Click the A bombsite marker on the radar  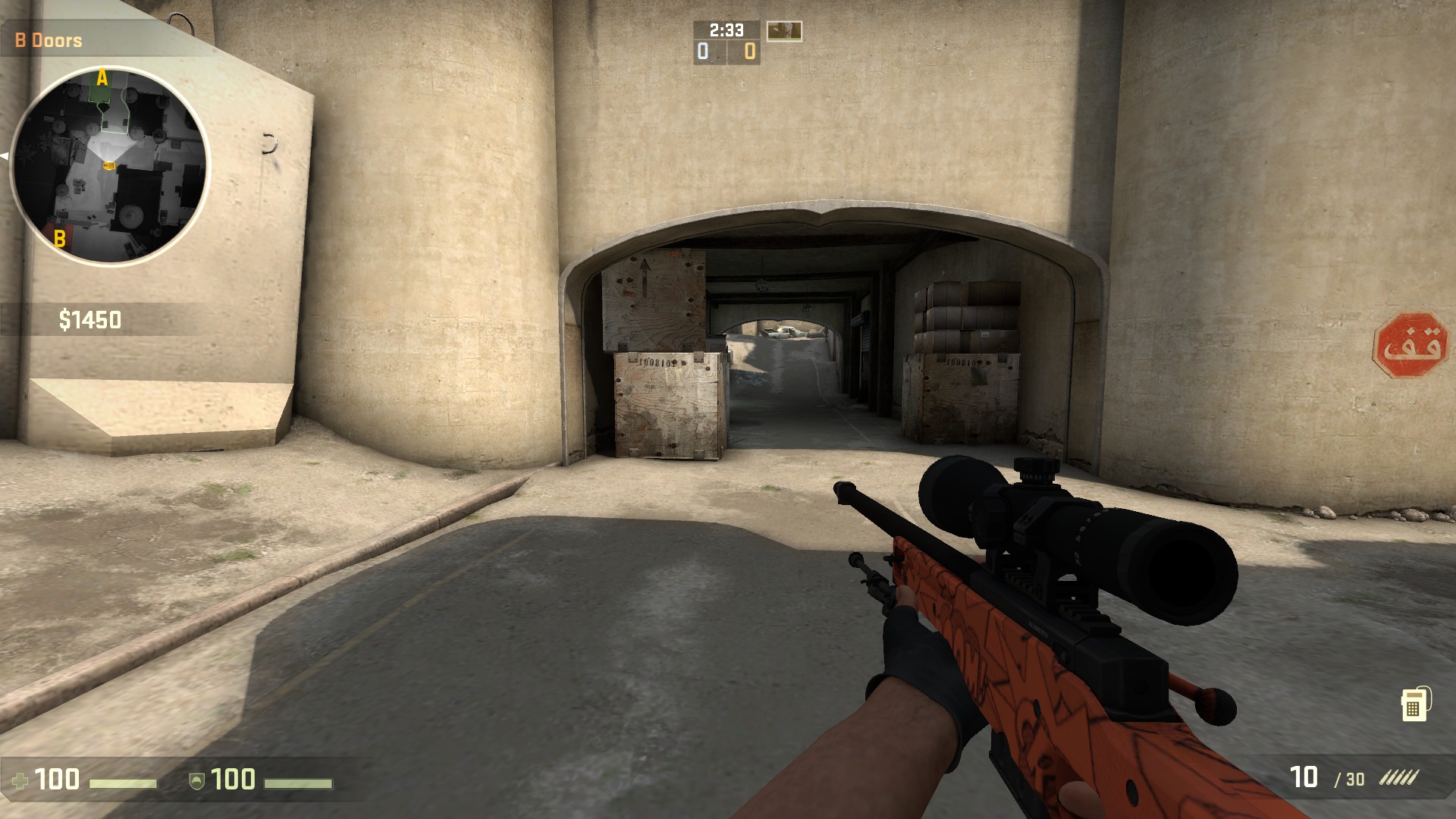[x=101, y=77]
